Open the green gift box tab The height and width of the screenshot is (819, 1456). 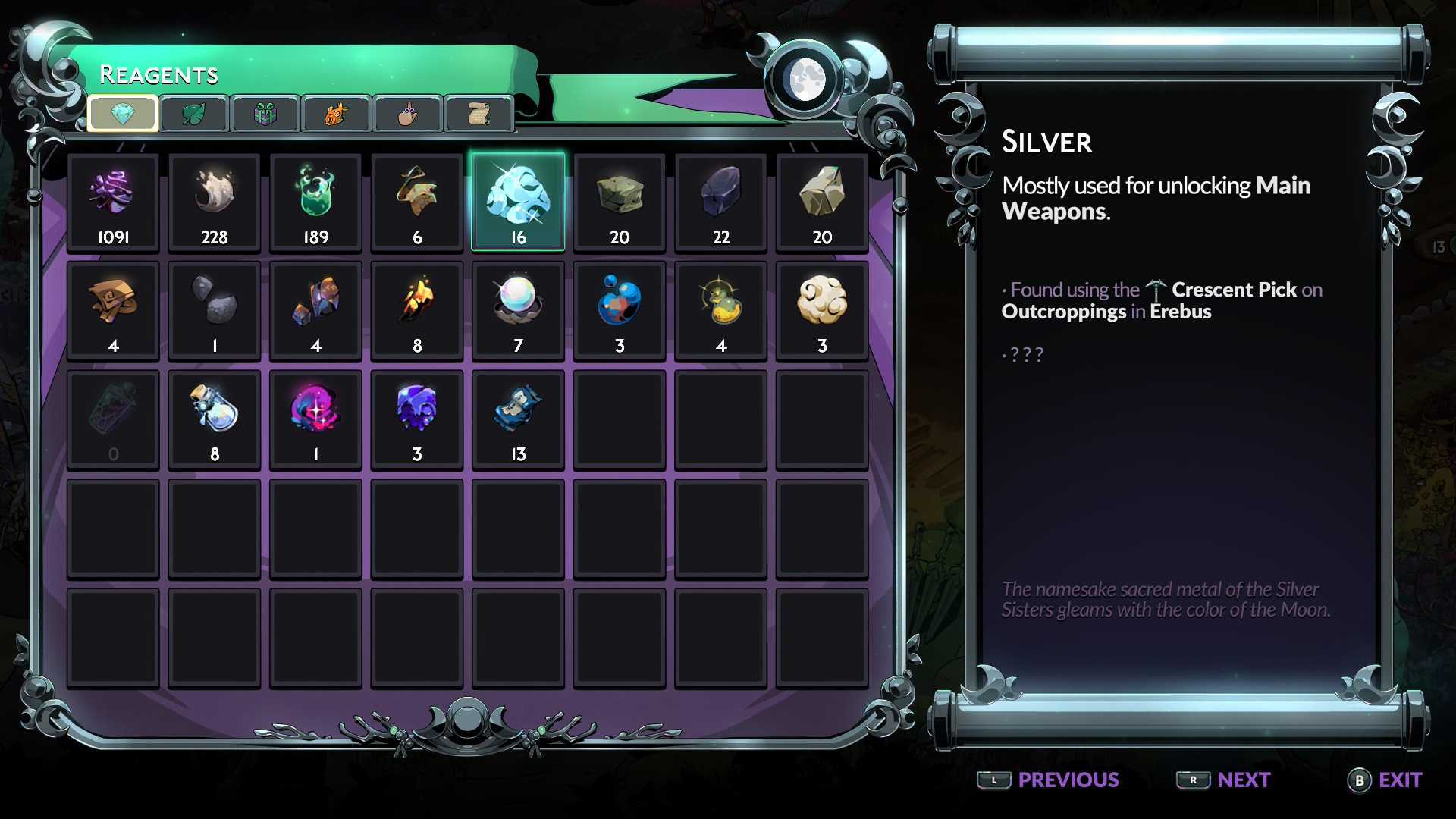tap(265, 114)
